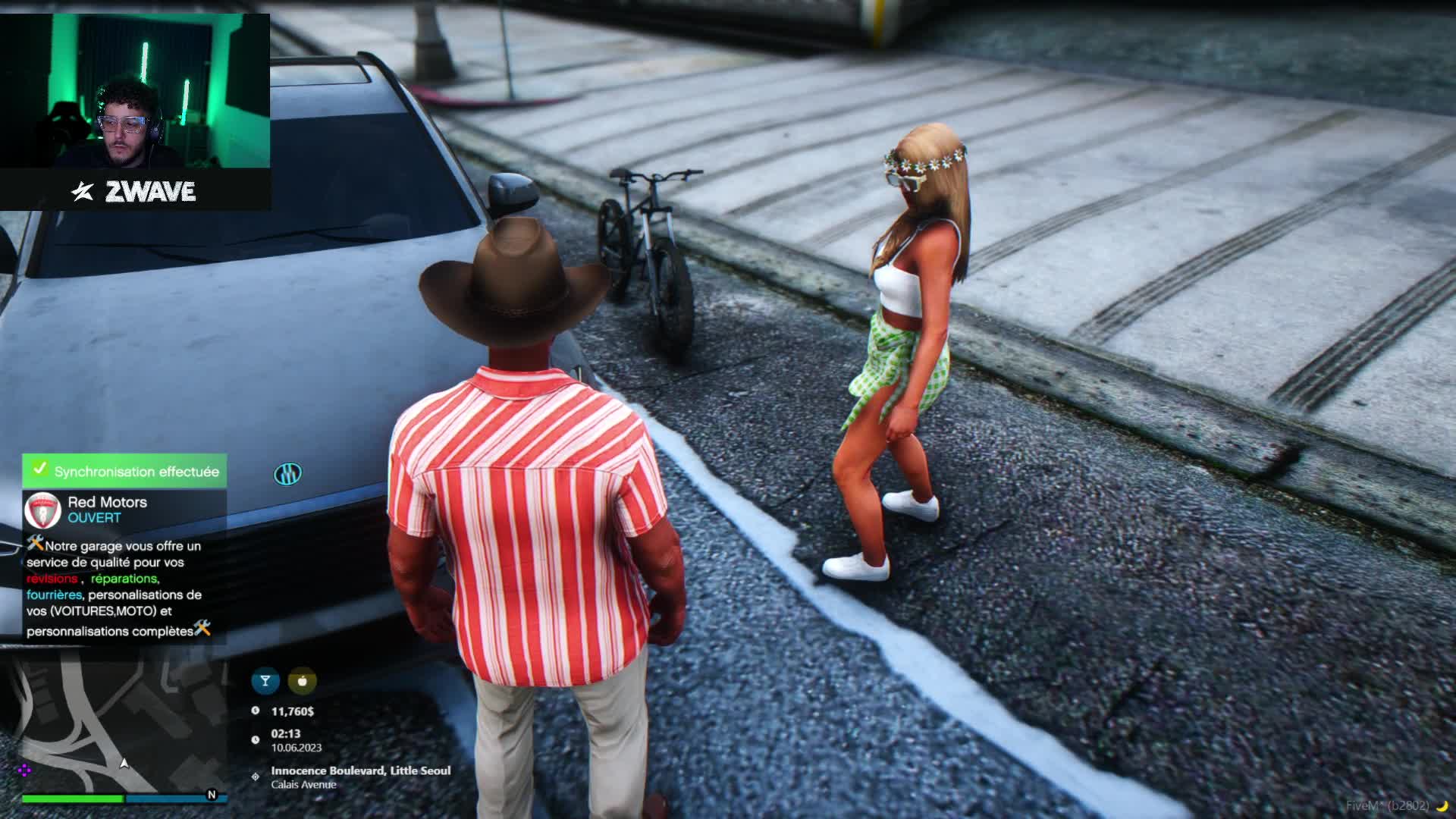Open the Red Motors notification
The image size is (1456, 819).
124,566
